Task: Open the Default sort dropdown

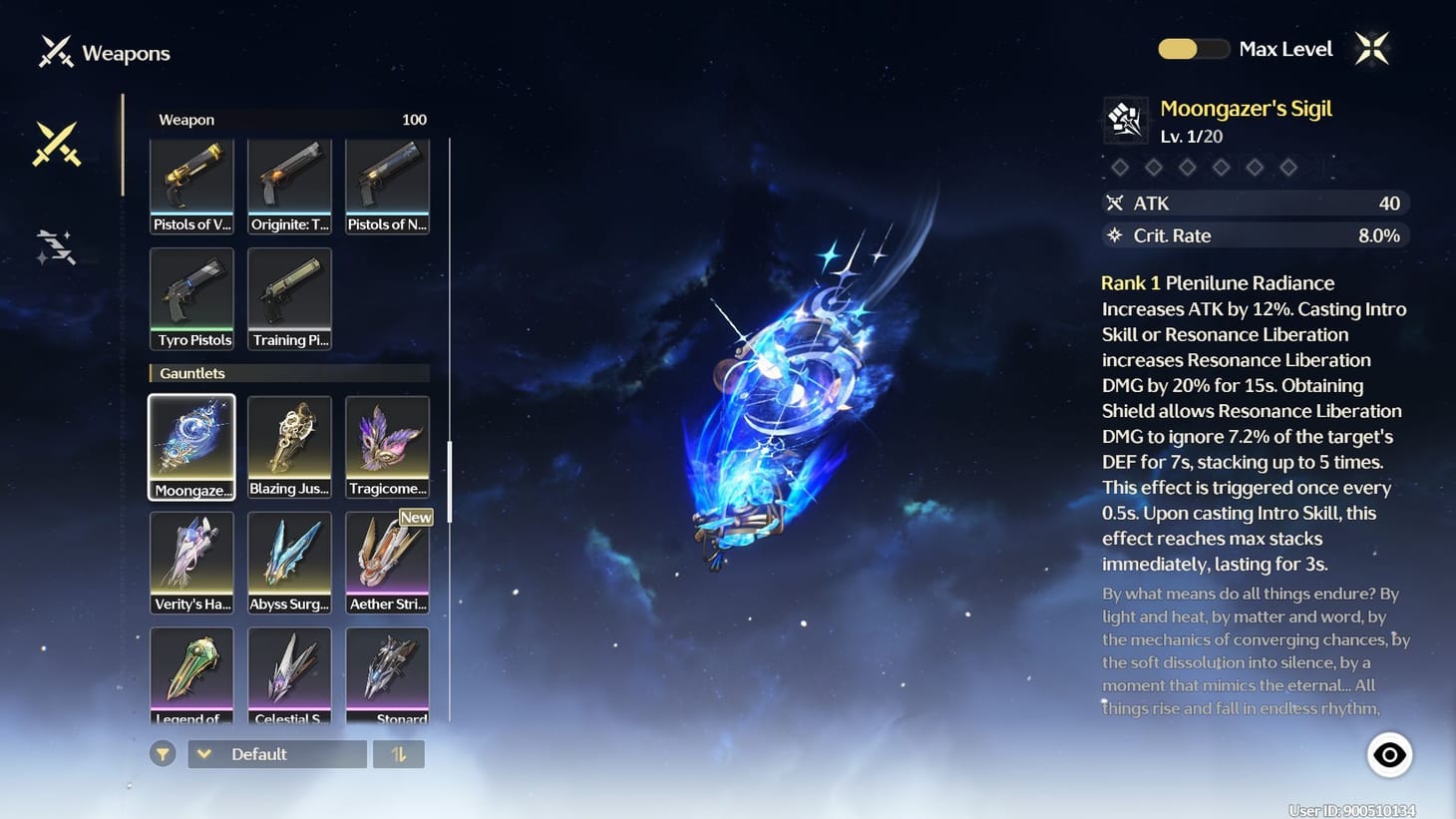Action: click(x=276, y=754)
